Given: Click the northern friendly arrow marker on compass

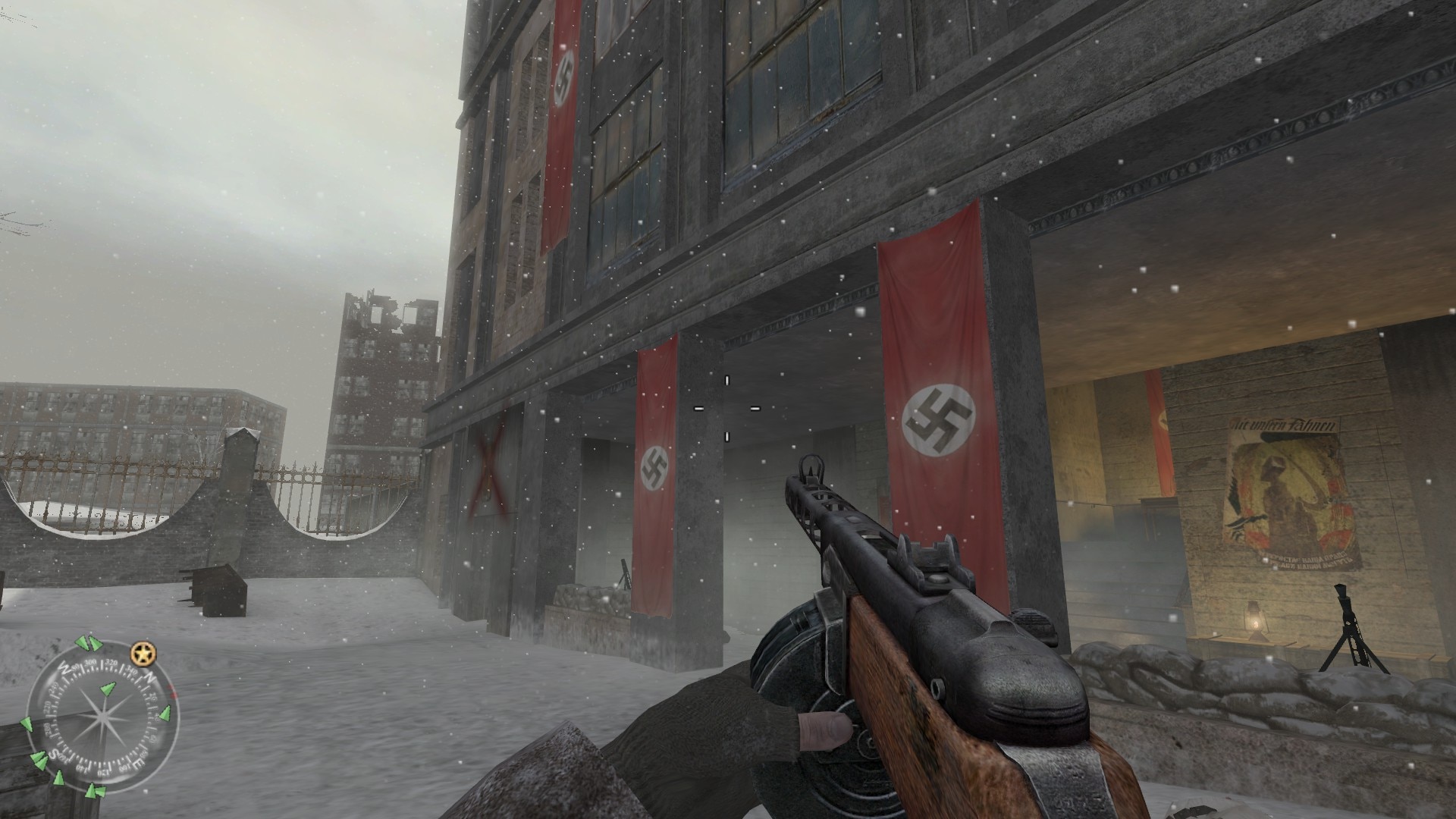Looking at the screenshot, I should point(165,714).
